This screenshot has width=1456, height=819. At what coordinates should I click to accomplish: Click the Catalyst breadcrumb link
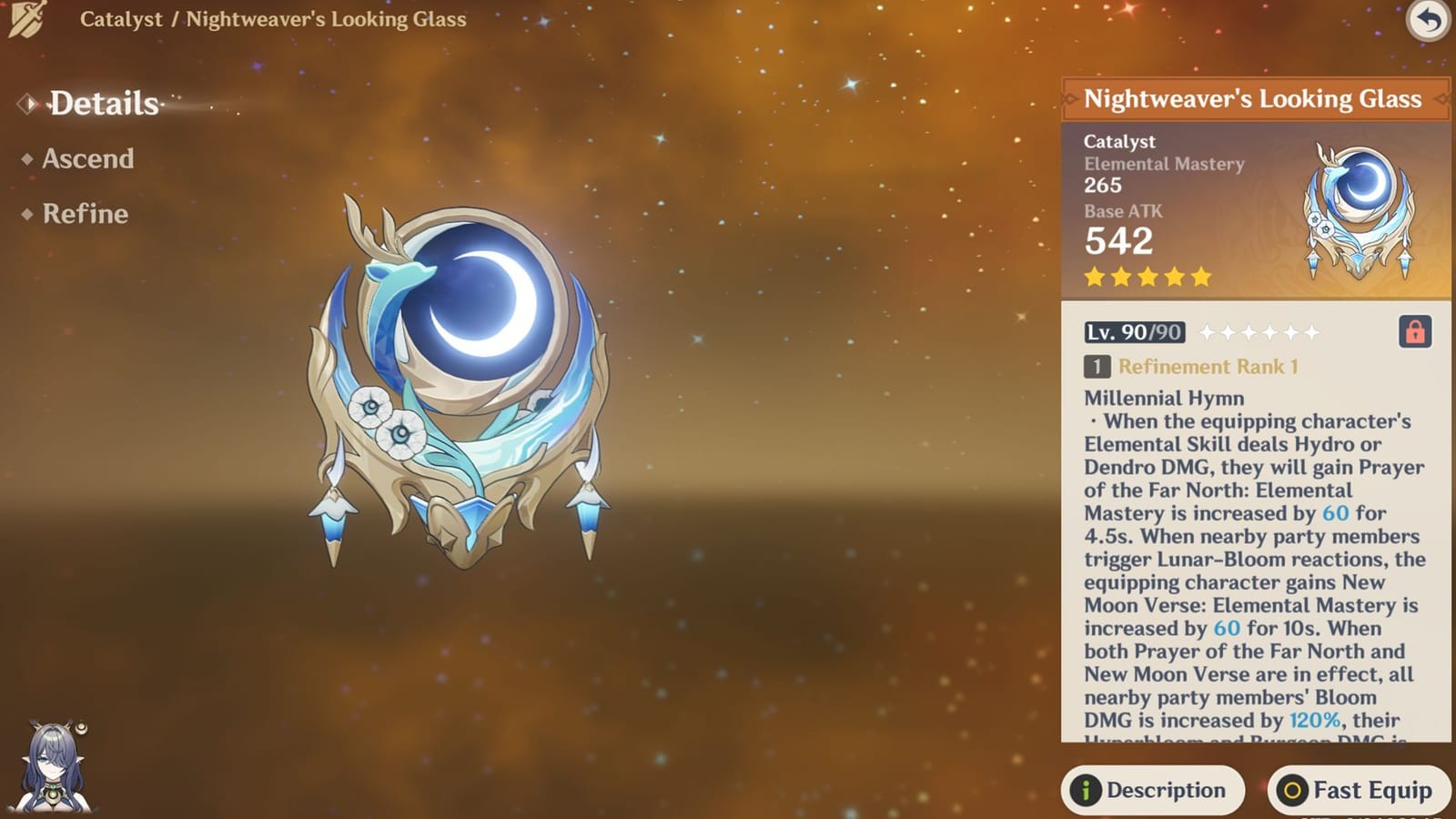pyautogui.click(x=121, y=19)
